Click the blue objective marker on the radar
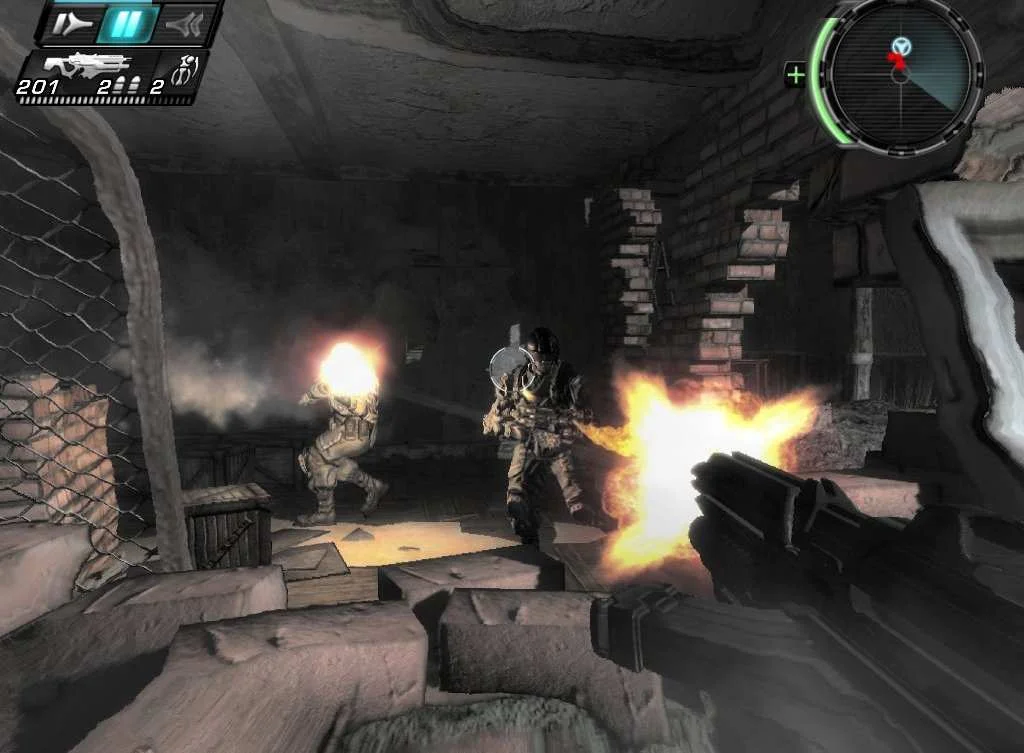This screenshot has height=753, width=1024. click(x=902, y=45)
